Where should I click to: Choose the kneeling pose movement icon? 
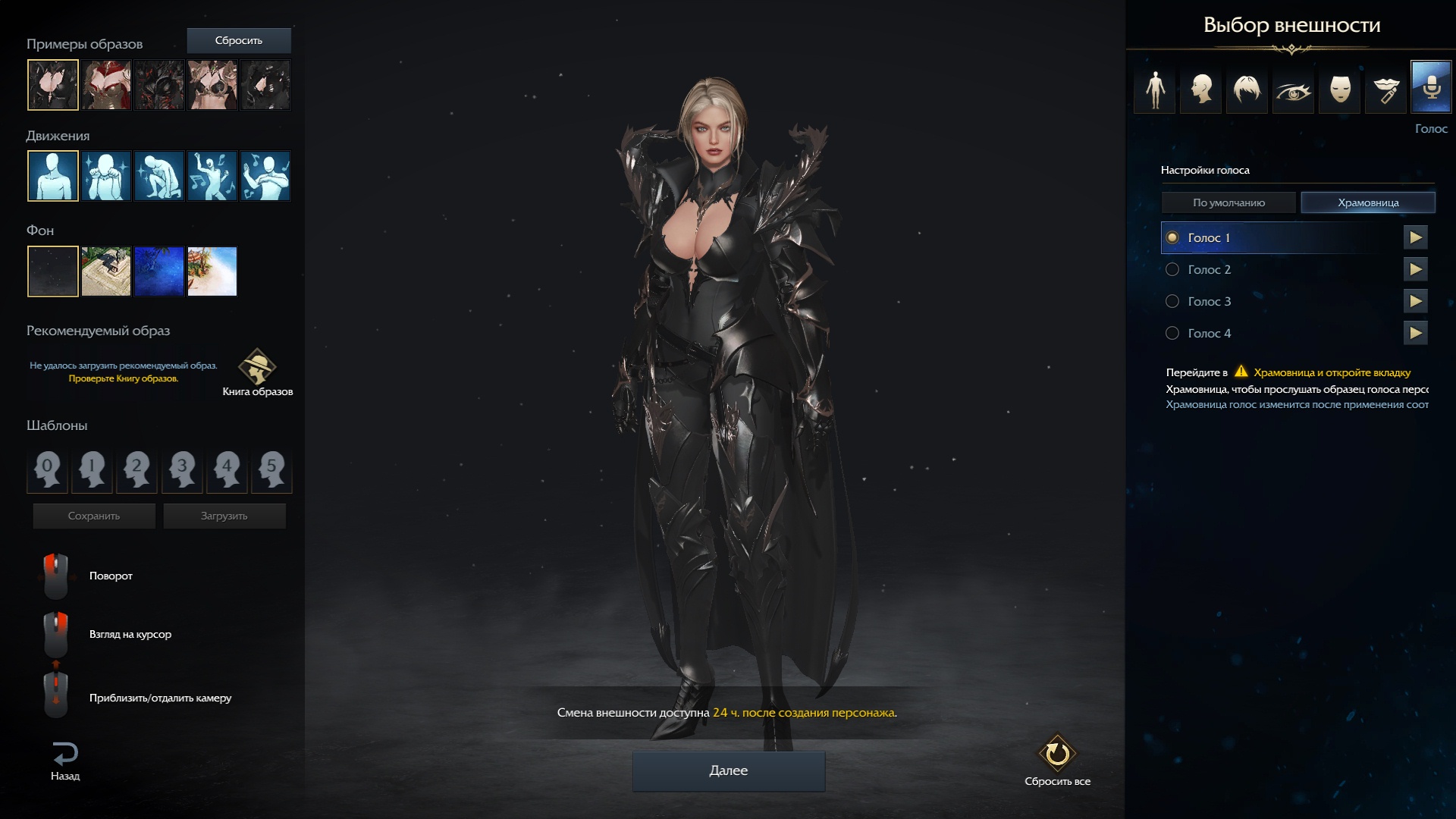tap(159, 176)
